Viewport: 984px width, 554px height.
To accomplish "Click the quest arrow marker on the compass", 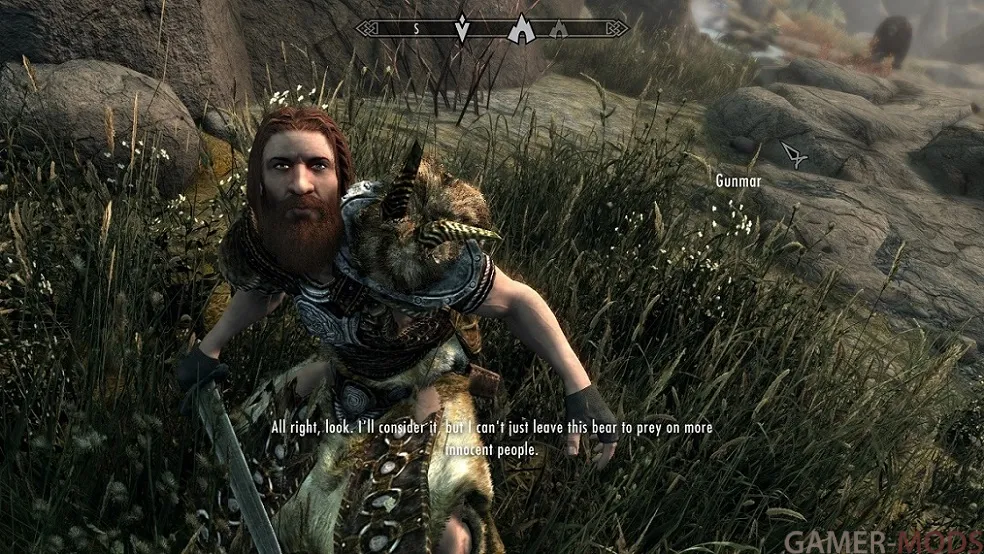I will (462, 28).
